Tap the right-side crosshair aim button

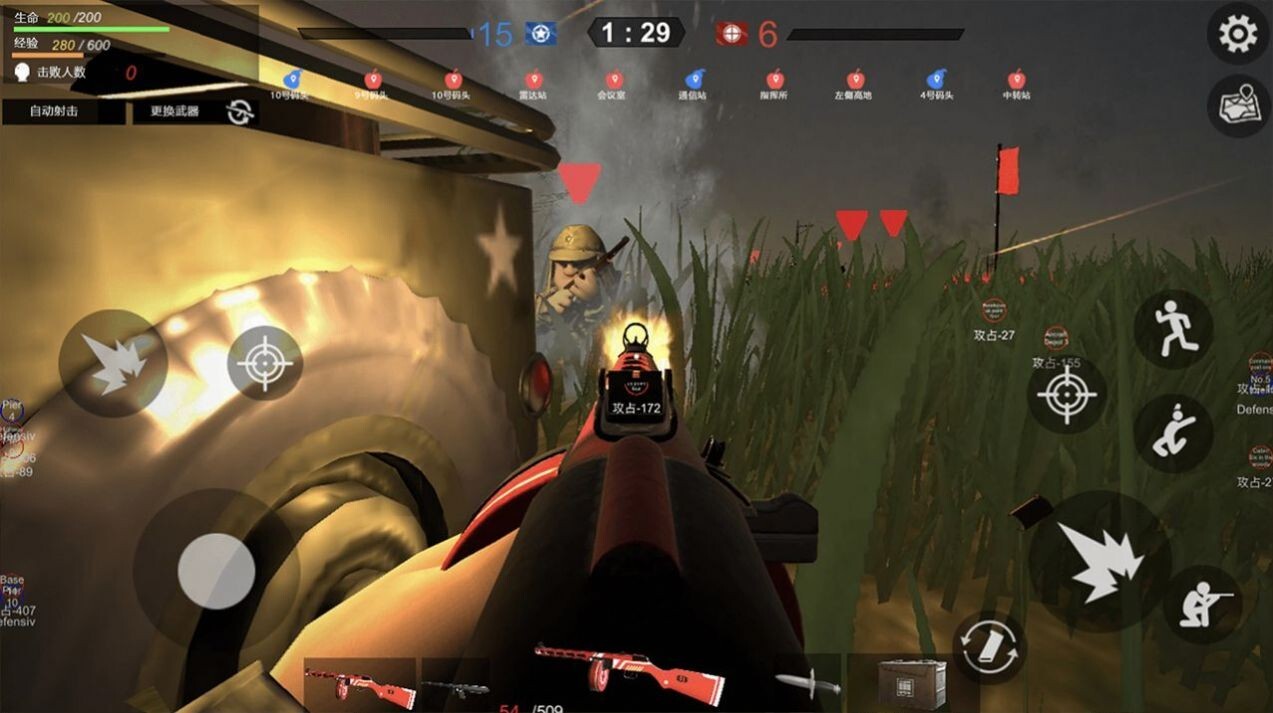tap(1067, 395)
